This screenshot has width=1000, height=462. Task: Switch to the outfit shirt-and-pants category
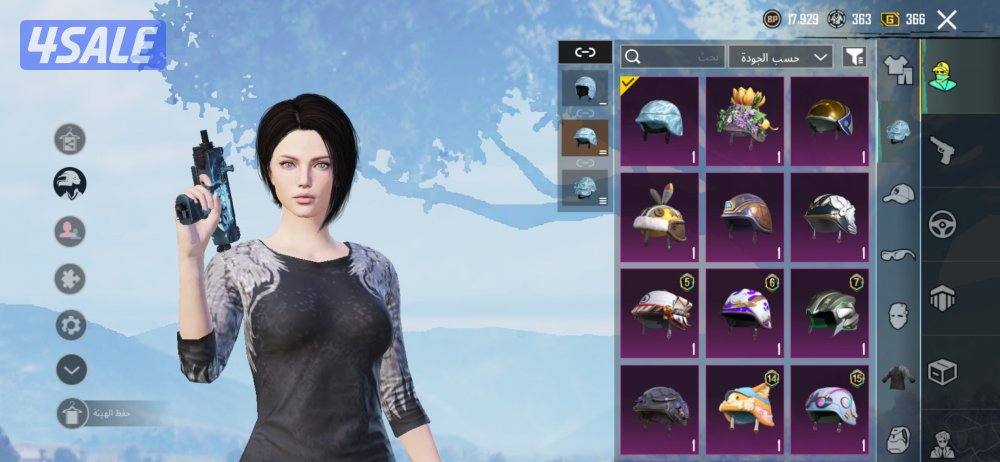[900, 71]
